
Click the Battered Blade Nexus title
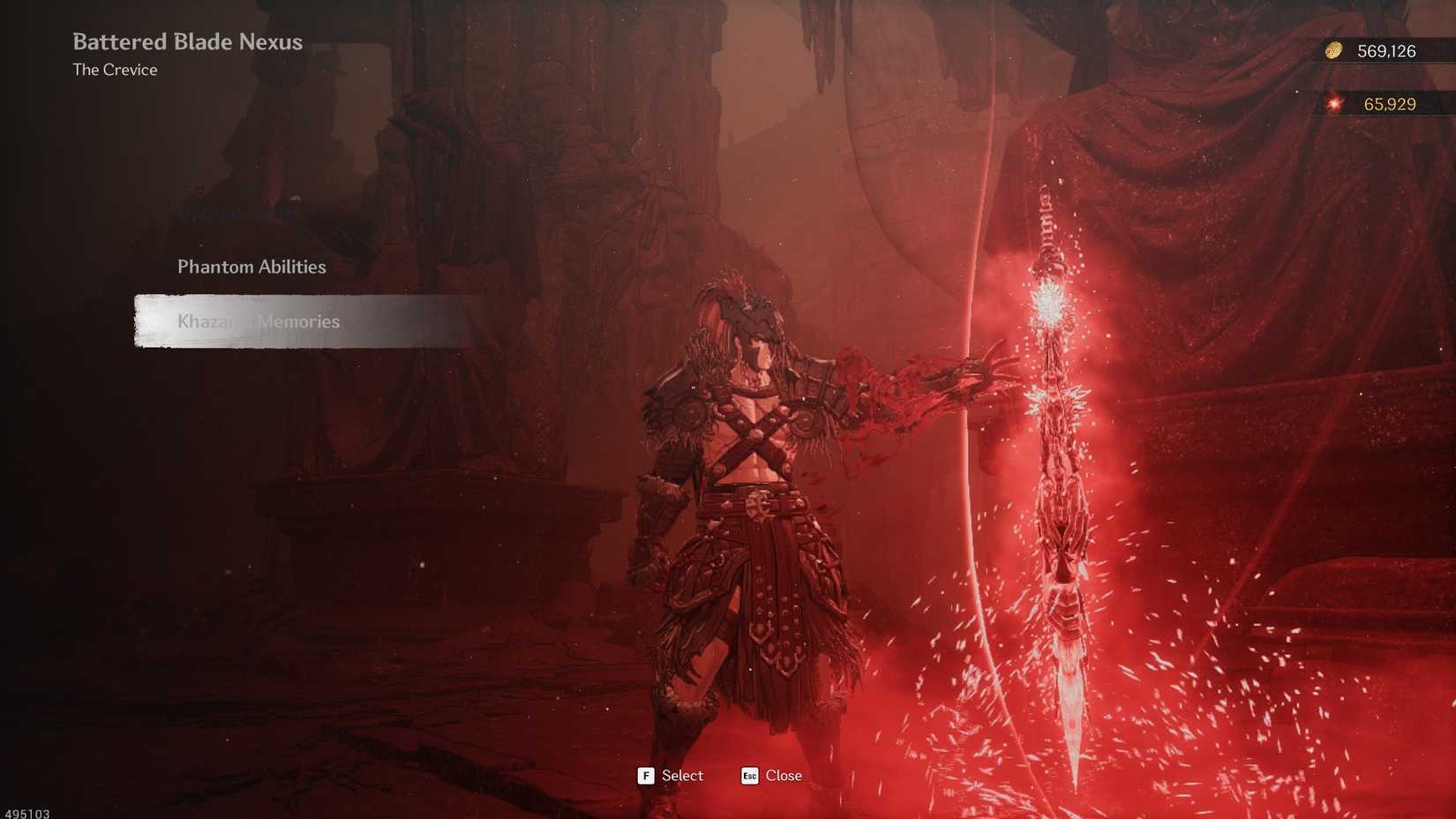click(187, 41)
